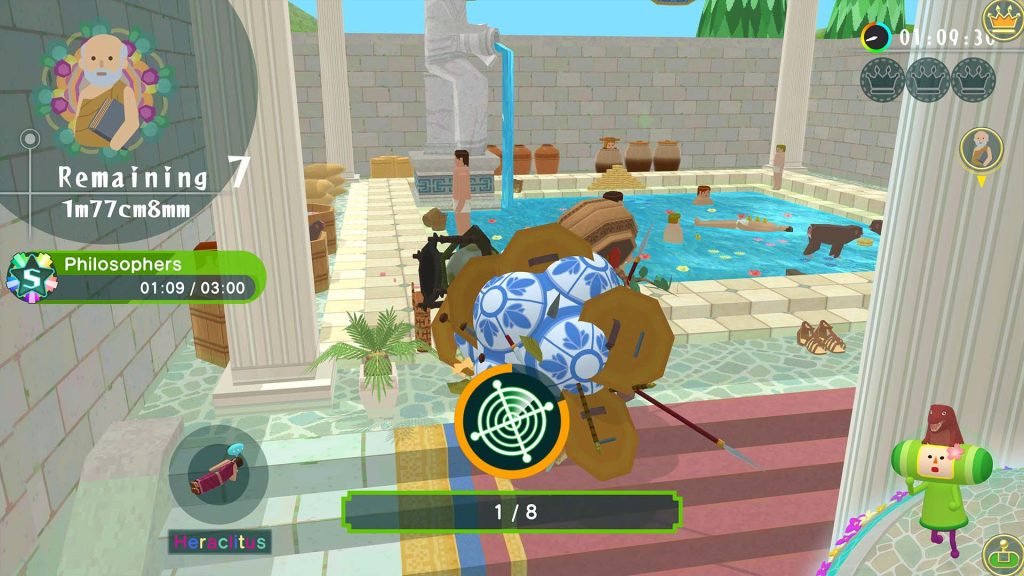The width and height of the screenshot is (1024, 576).
Task: Open the Philosophers objective tracker
Action: (137, 277)
